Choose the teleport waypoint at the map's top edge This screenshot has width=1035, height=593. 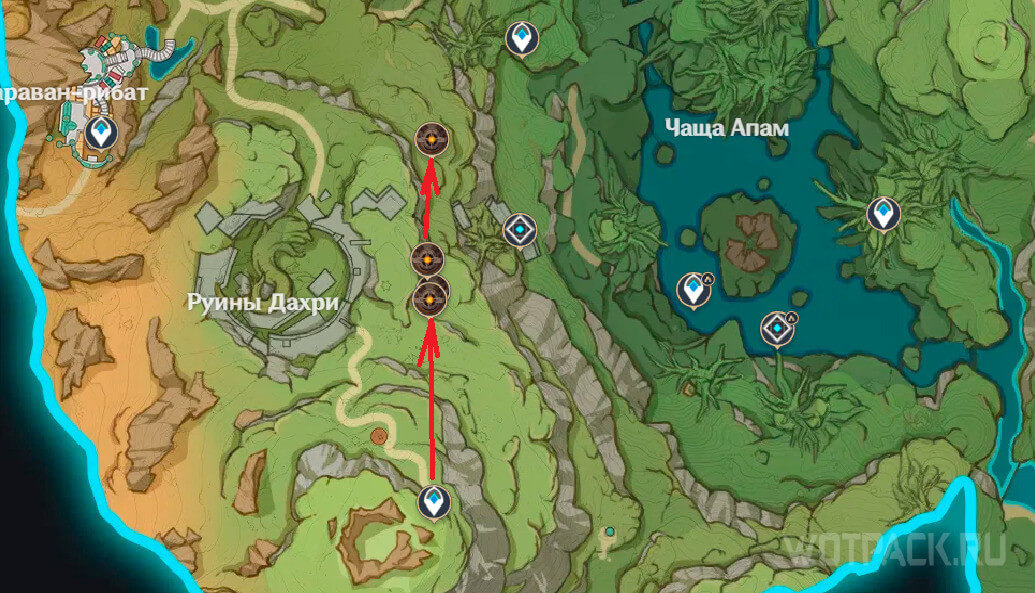point(520,39)
